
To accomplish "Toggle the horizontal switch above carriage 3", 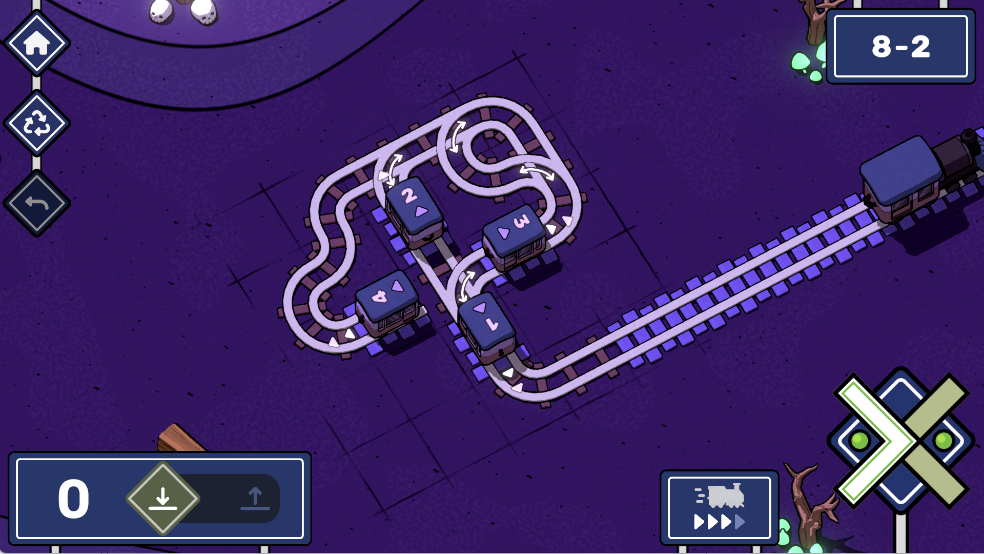I will (537, 173).
